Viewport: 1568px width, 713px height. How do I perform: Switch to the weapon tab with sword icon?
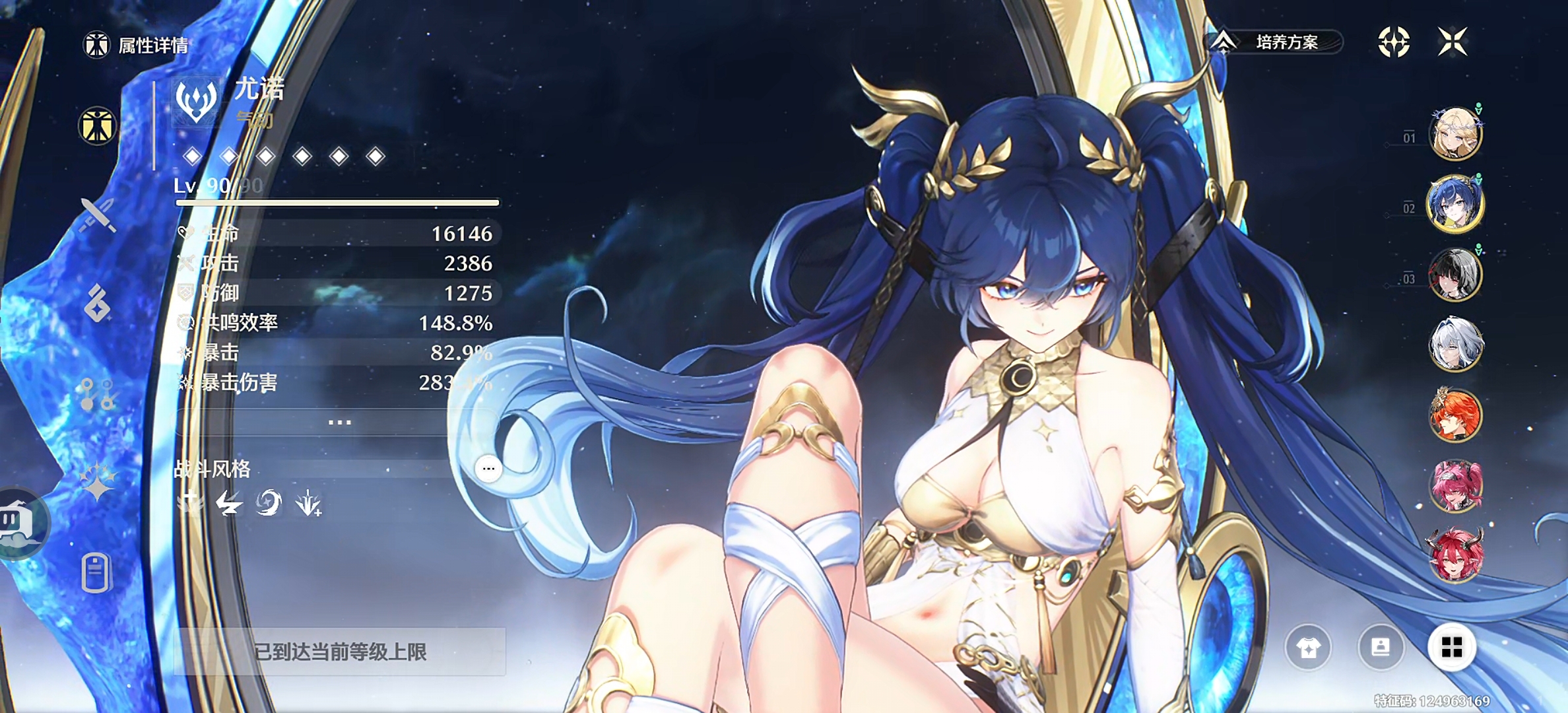coord(98,215)
